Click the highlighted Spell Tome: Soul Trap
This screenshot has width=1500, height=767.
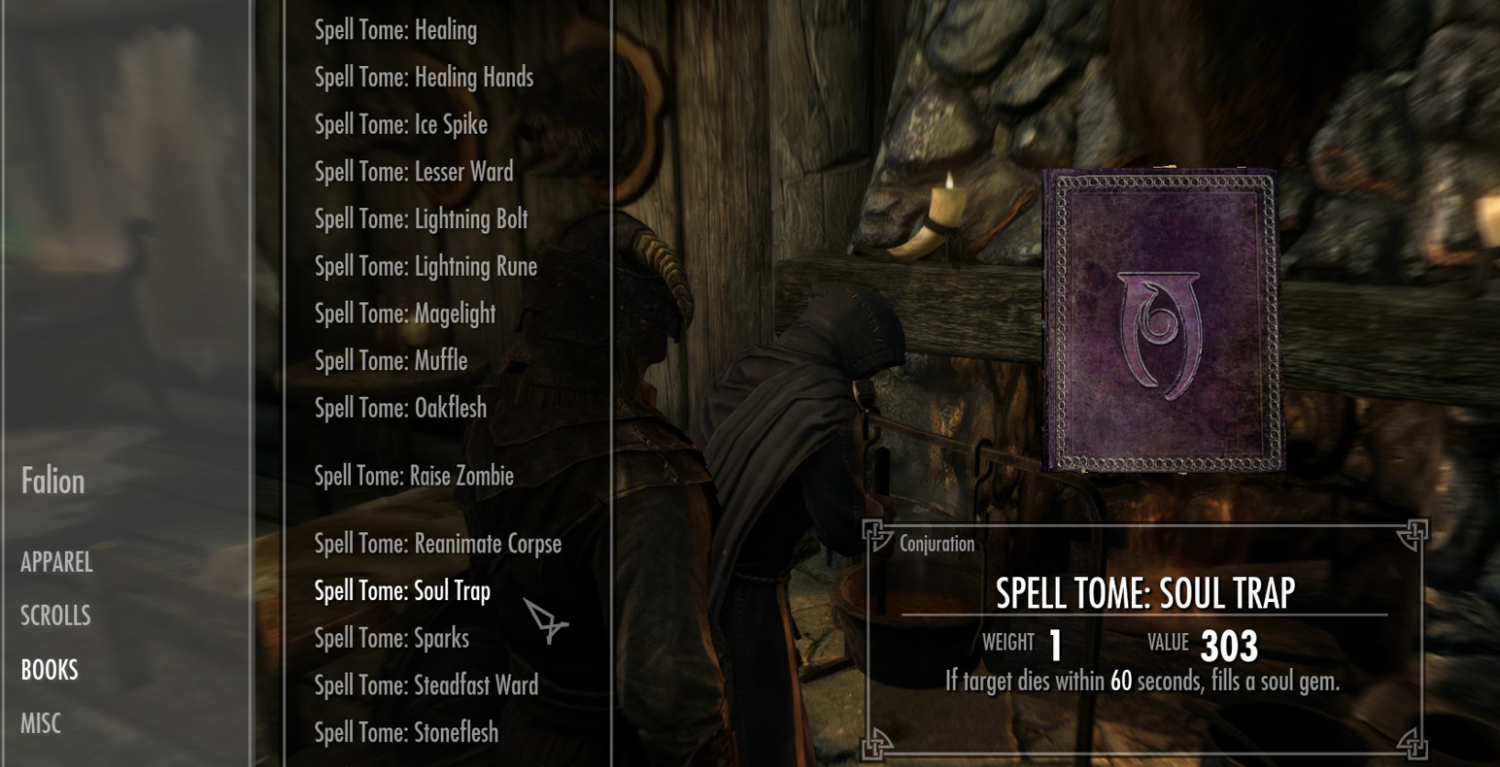coord(402,591)
